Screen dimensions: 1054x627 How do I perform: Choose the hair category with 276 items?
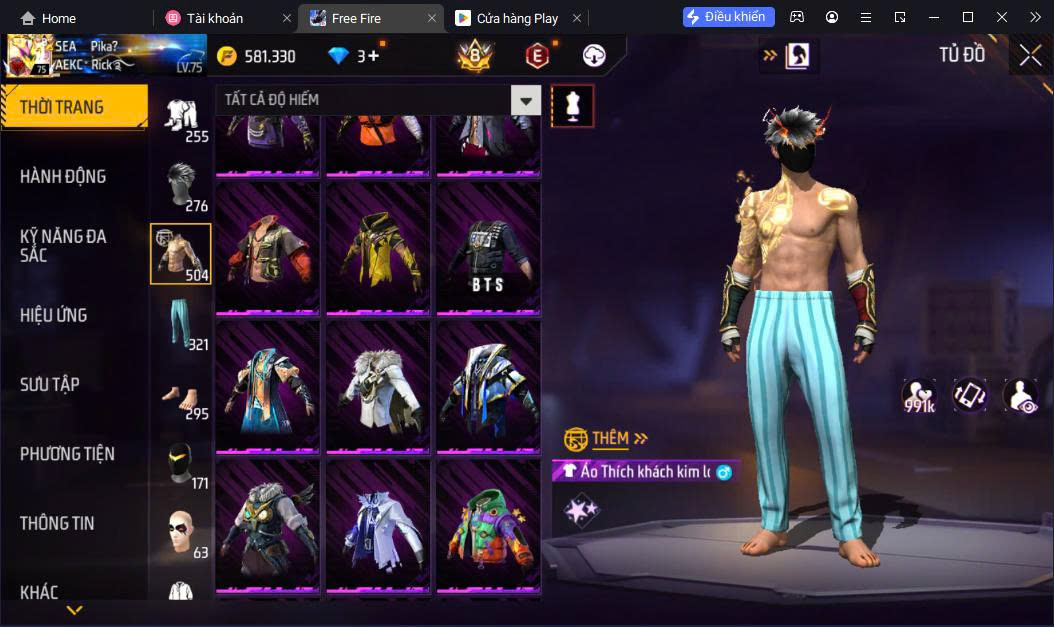(x=181, y=185)
